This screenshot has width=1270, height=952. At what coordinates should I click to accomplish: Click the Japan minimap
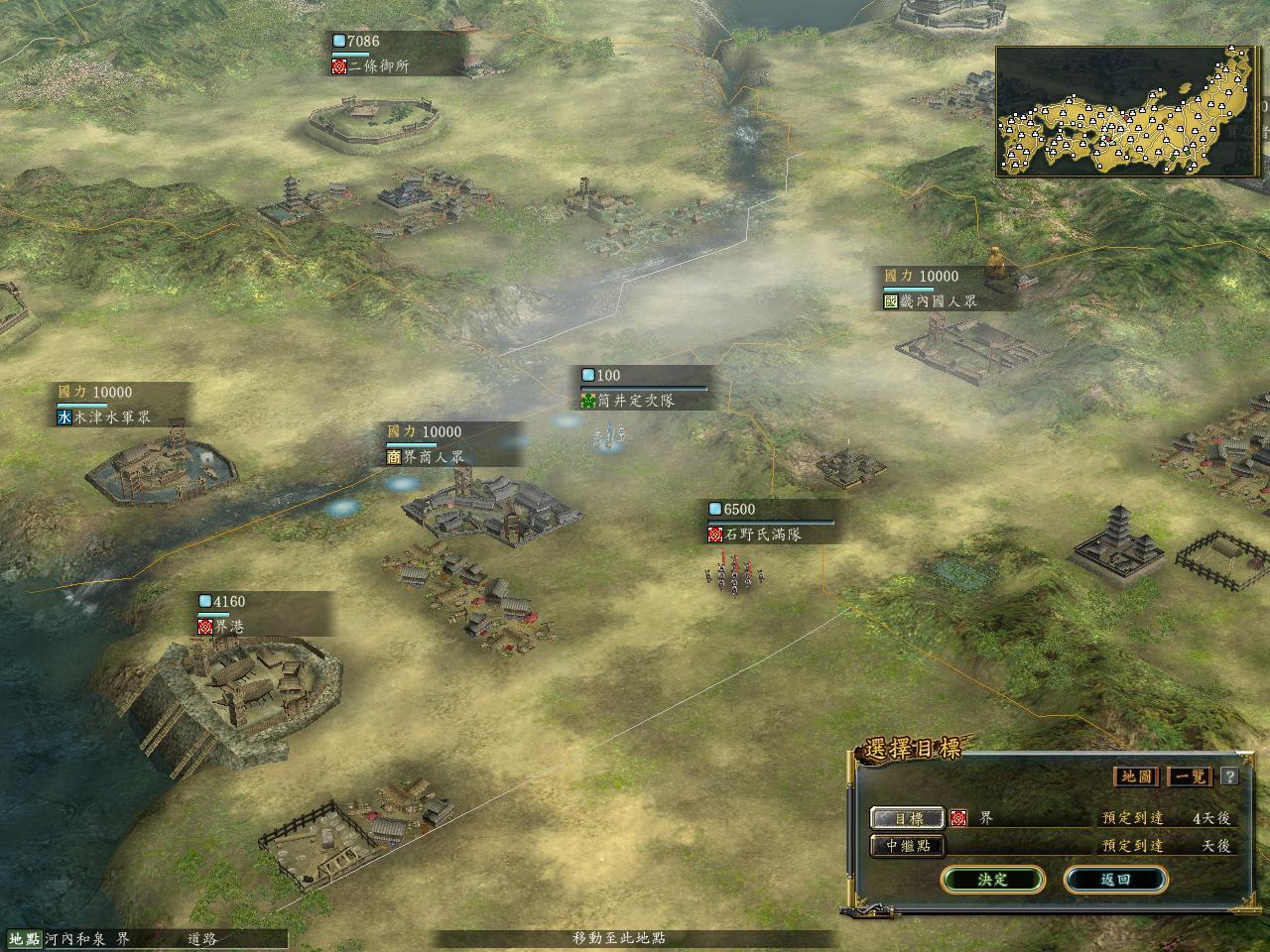click(x=1129, y=111)
